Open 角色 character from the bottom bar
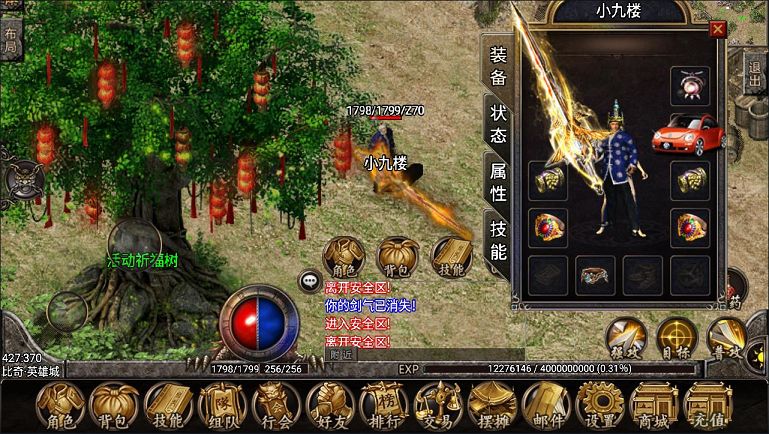 (x=60, y=406)
